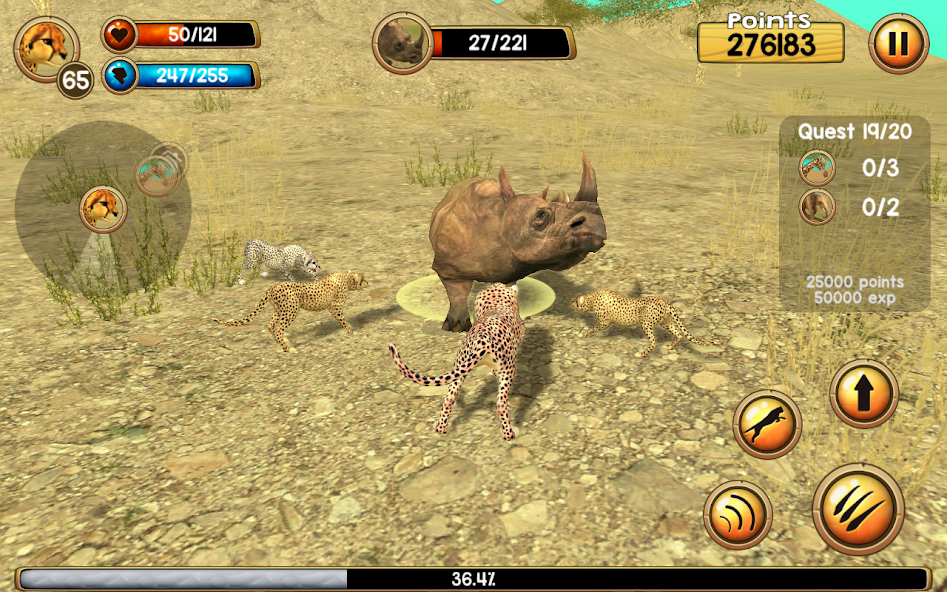The width and height of the screenshot is (947, 592).
Task: Open the cheetah portrait character menu
Action: coord(46,48)
